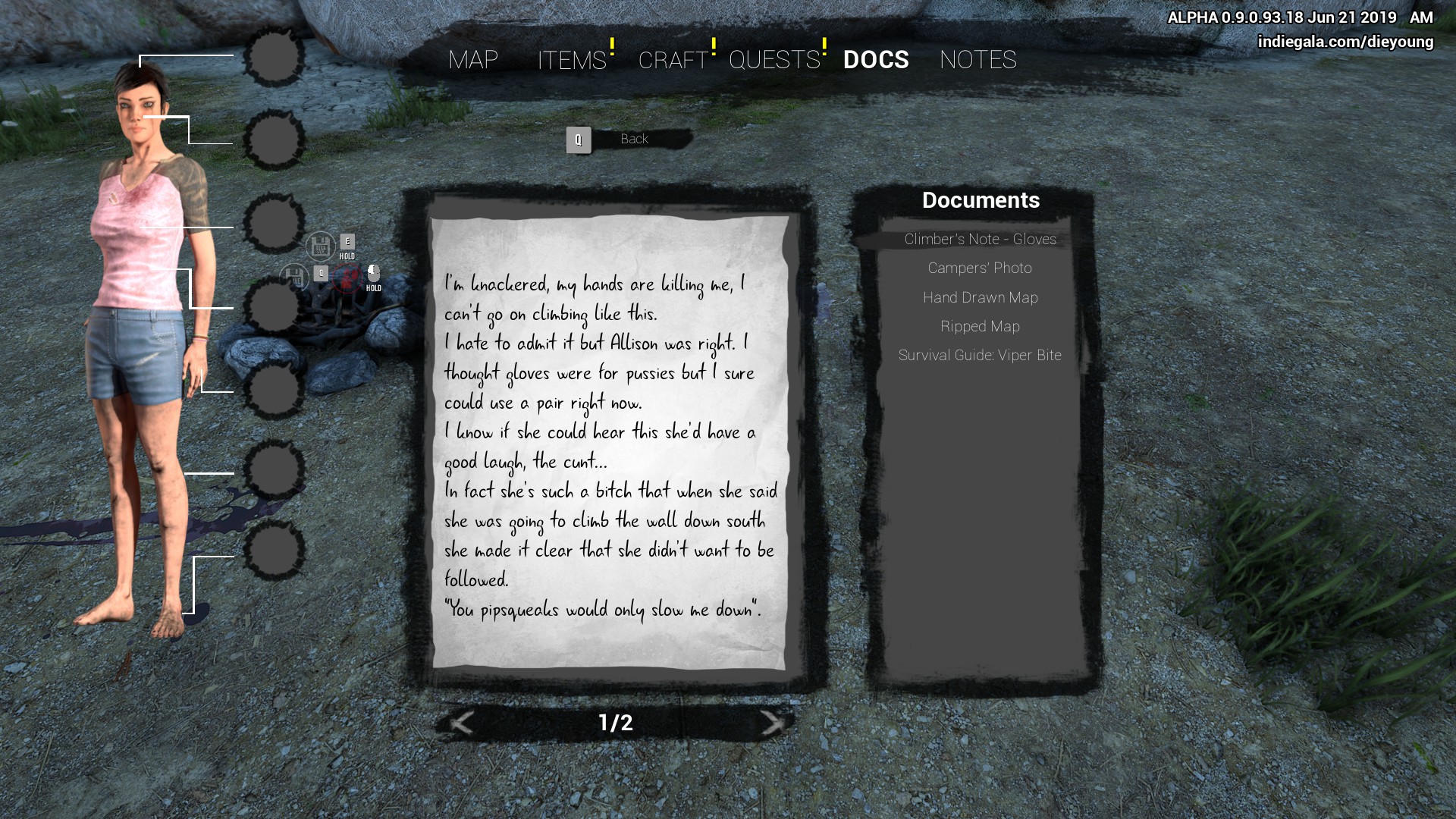
Task: Choose the Ripped Map document
Action: coord(980,327)
